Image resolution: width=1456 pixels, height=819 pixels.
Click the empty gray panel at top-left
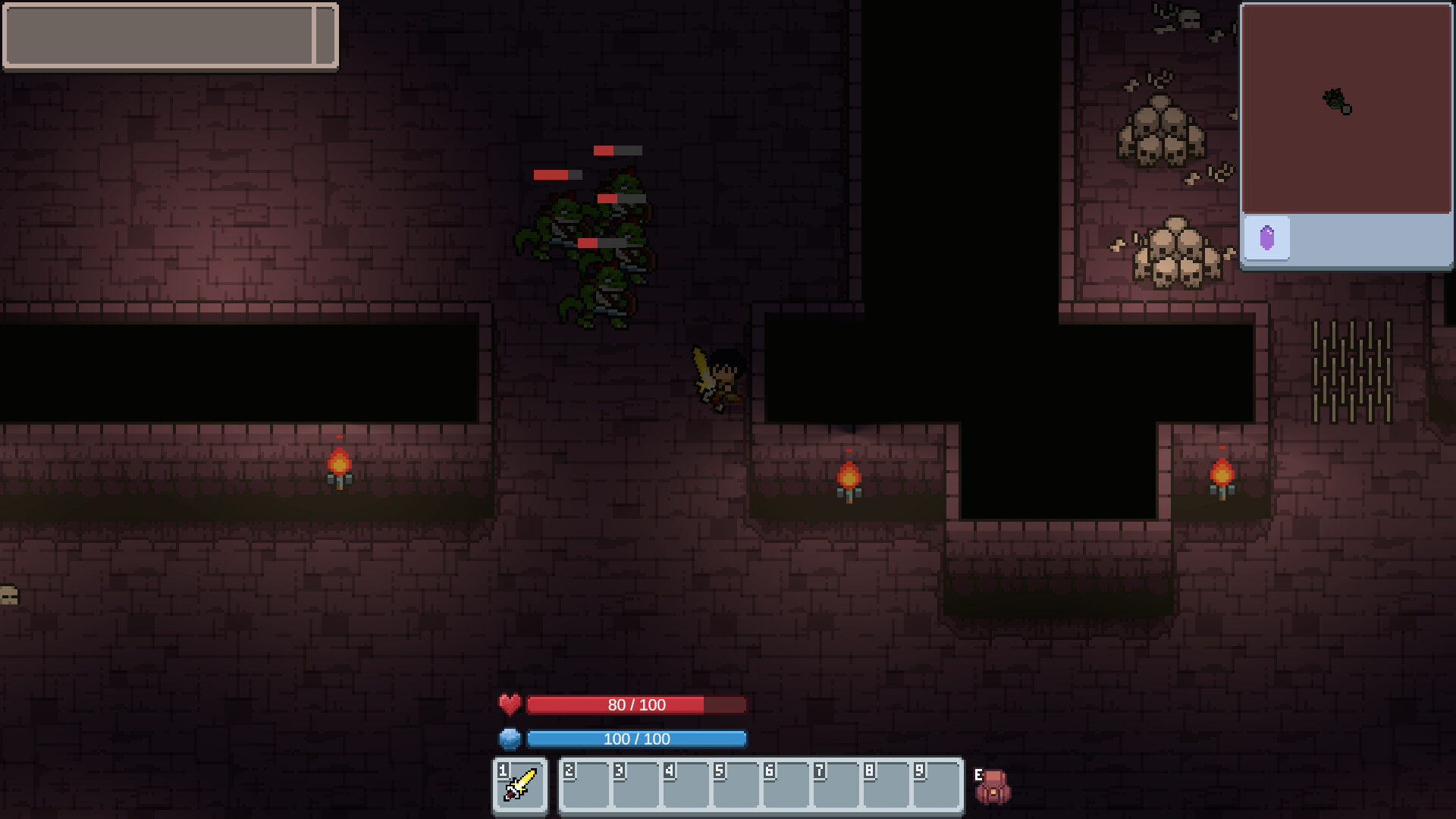click(x=171, y=36)
